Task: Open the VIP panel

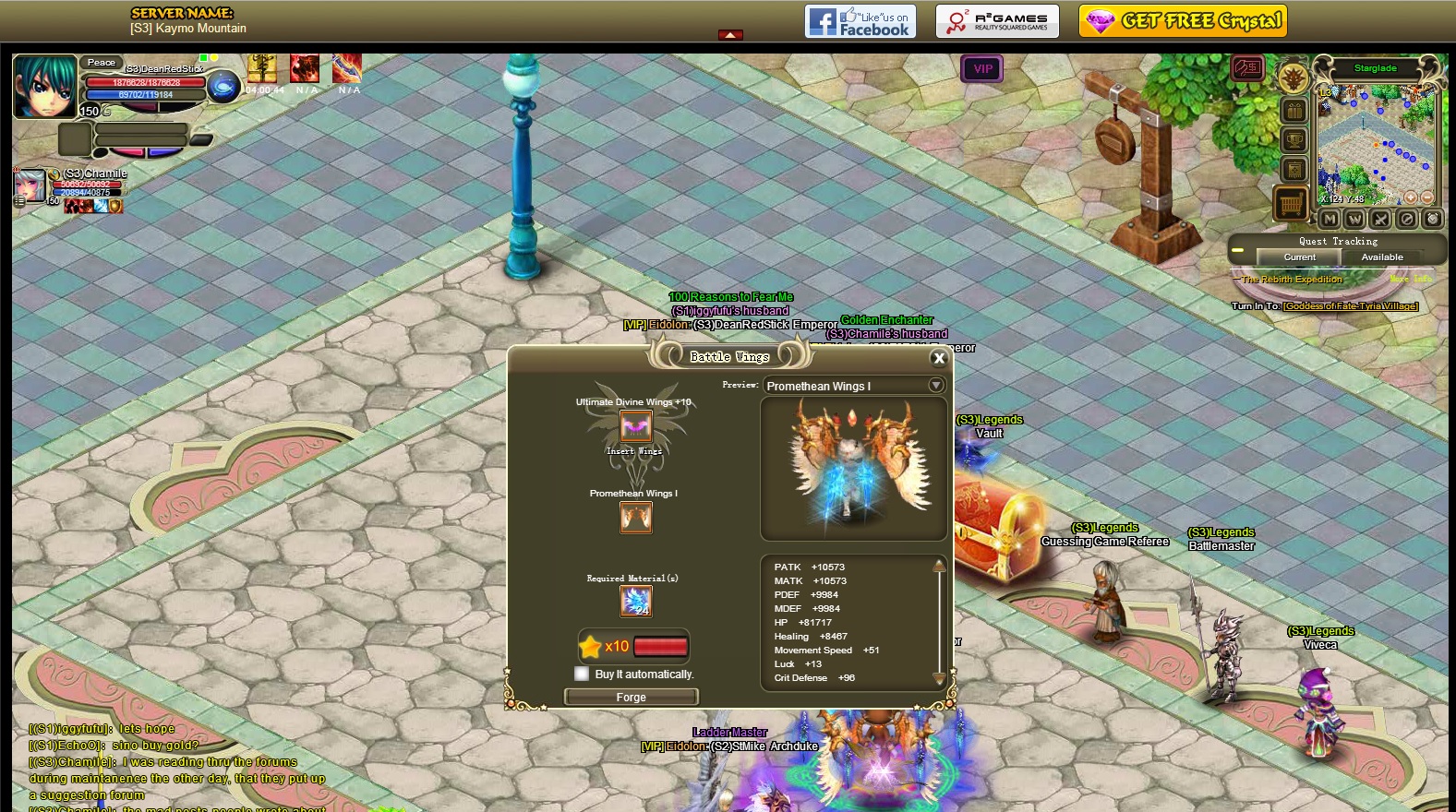Action: [x=982, y=68]
